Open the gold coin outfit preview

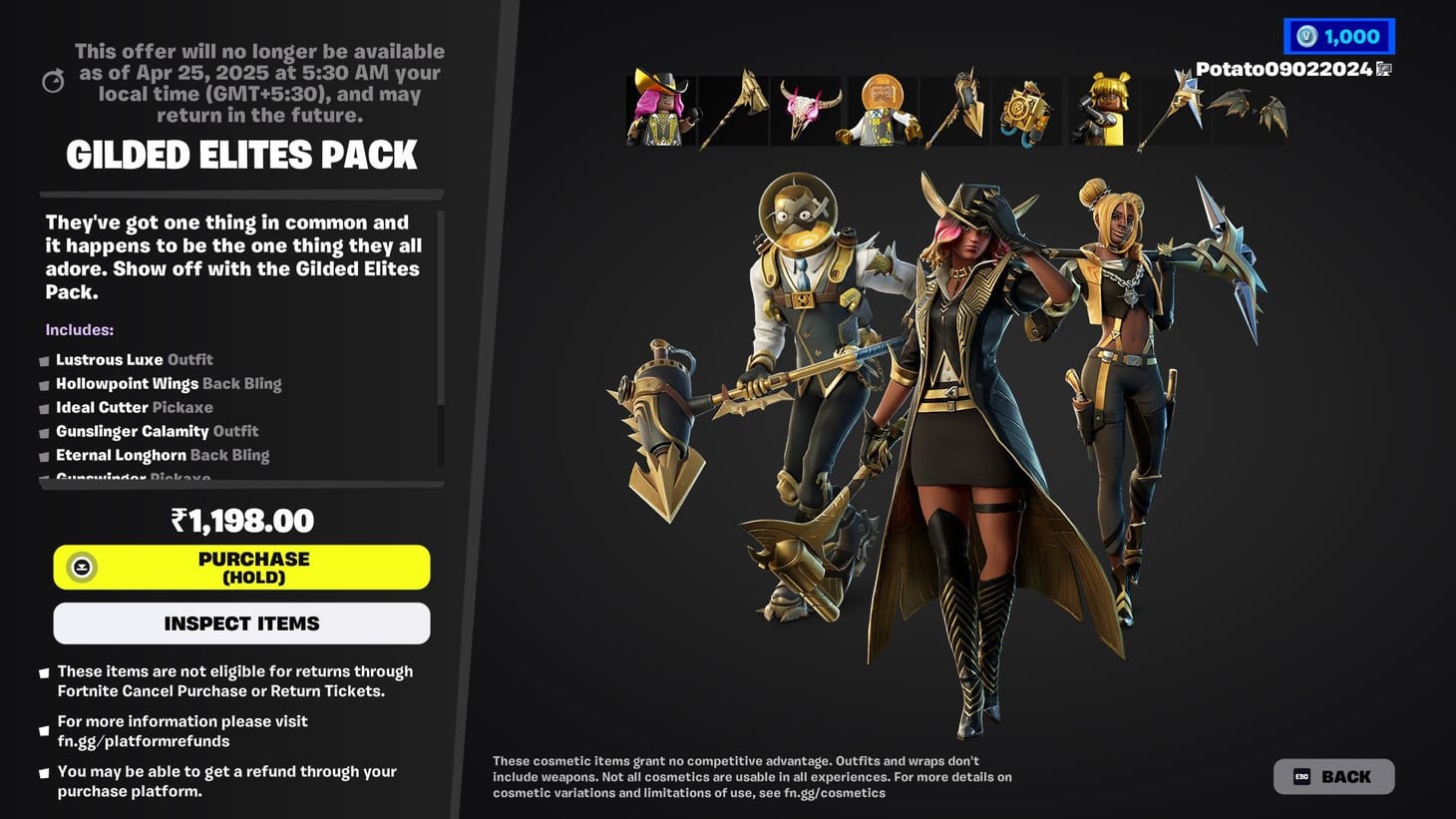tap(882, 110)
